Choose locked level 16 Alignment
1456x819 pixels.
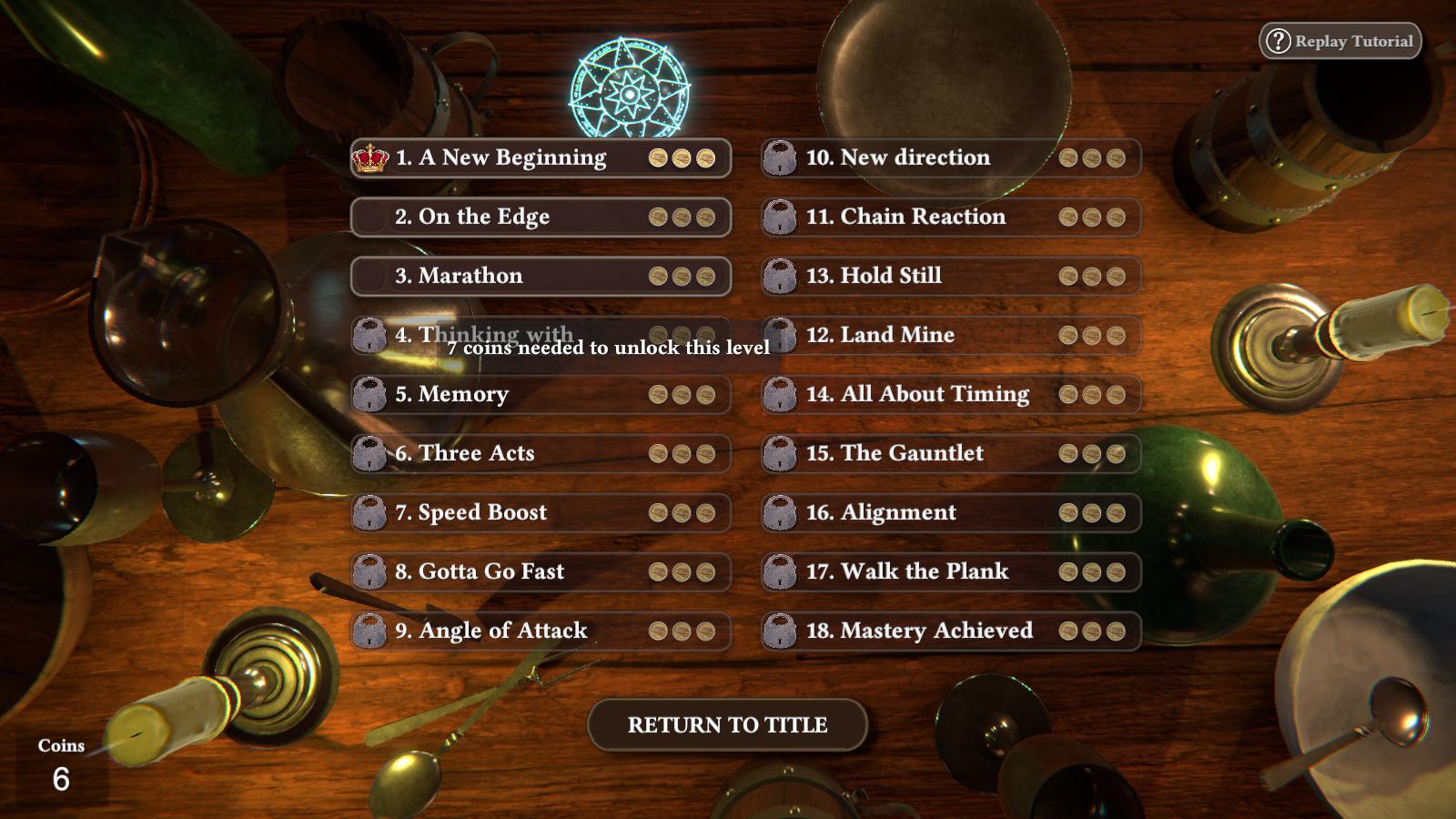coord(951,513)
